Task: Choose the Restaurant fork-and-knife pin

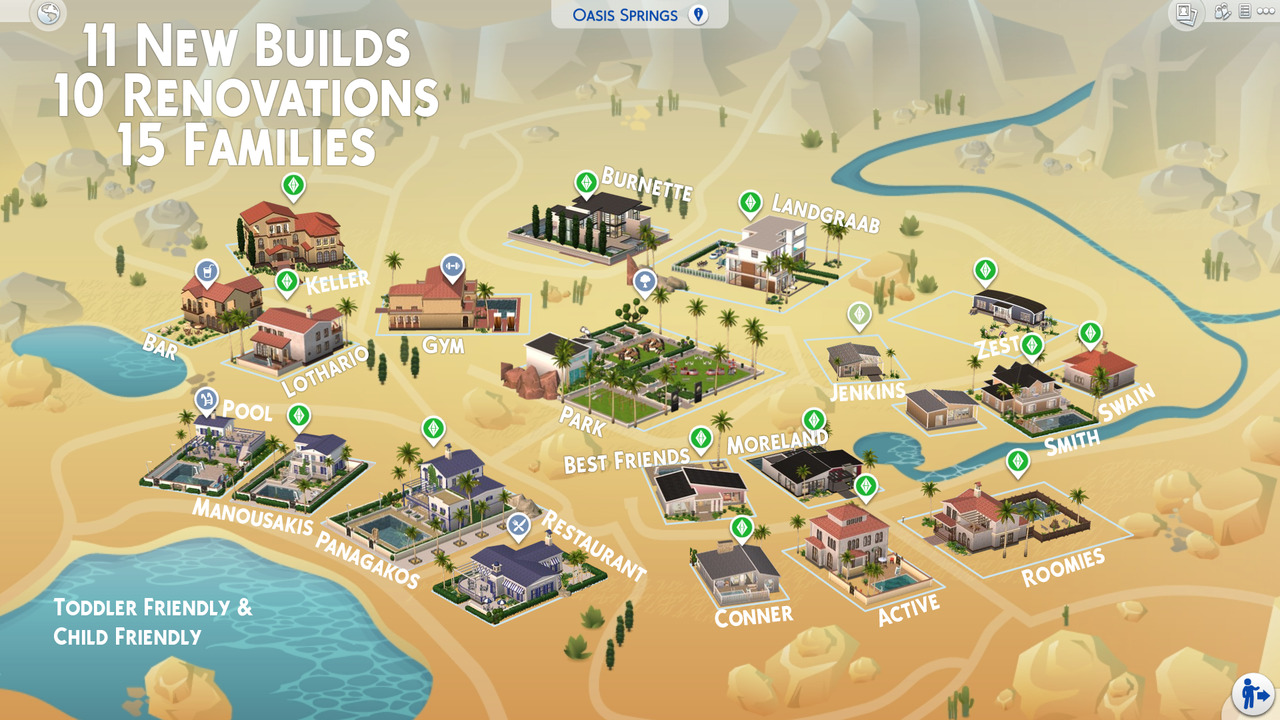Action: point(518,525)
